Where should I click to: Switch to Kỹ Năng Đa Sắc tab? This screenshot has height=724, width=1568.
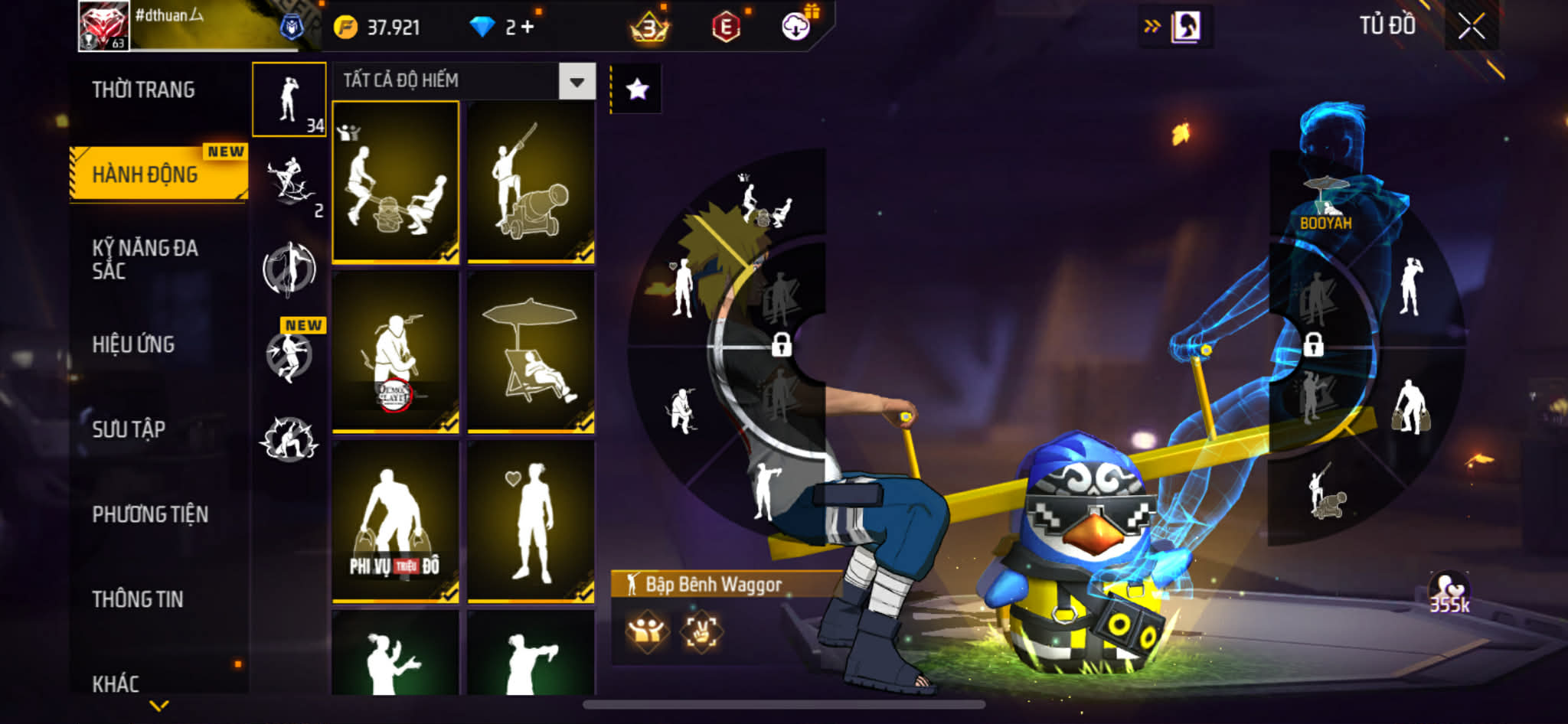145,259
